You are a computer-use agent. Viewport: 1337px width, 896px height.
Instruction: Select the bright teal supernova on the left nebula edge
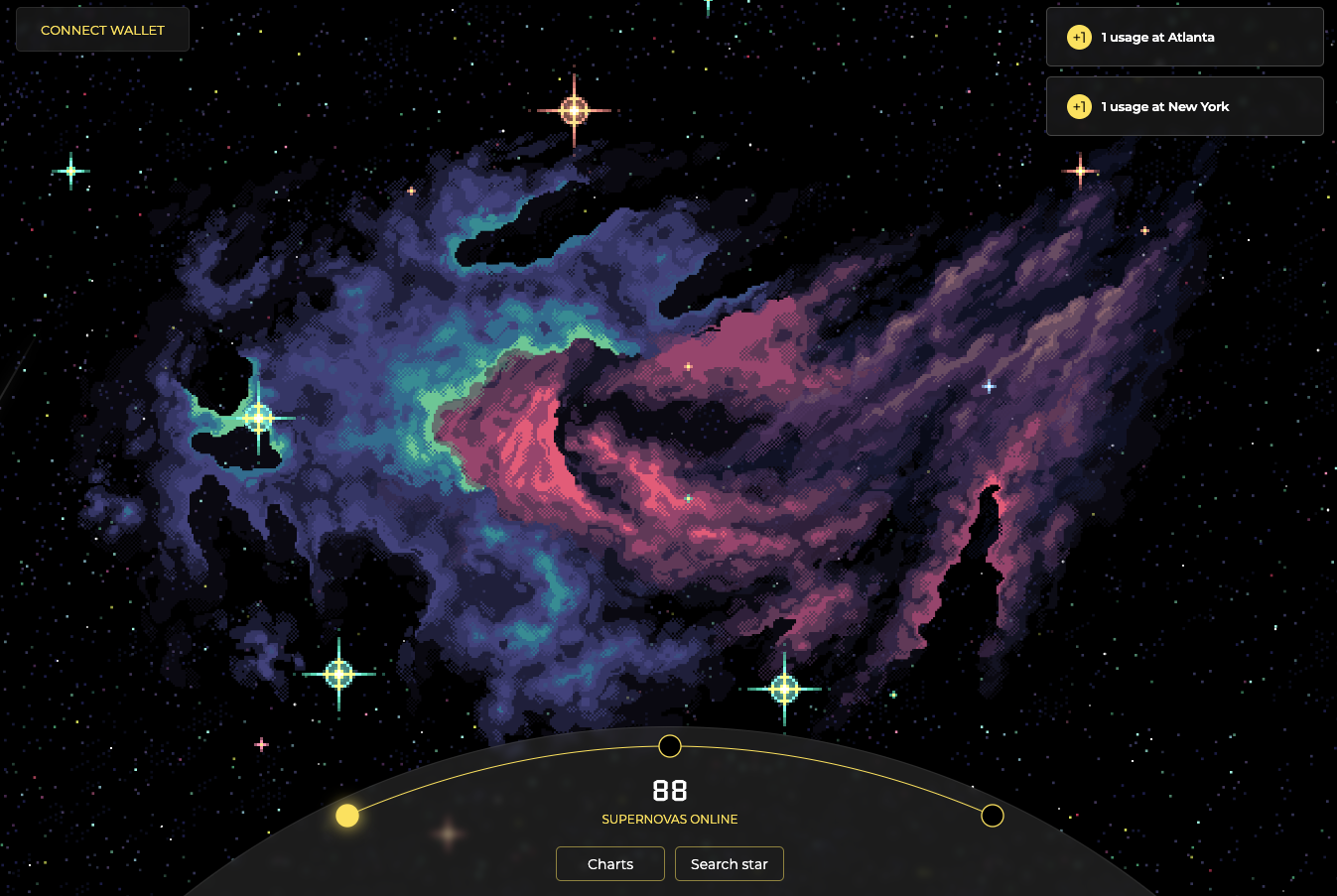(260, 418)
